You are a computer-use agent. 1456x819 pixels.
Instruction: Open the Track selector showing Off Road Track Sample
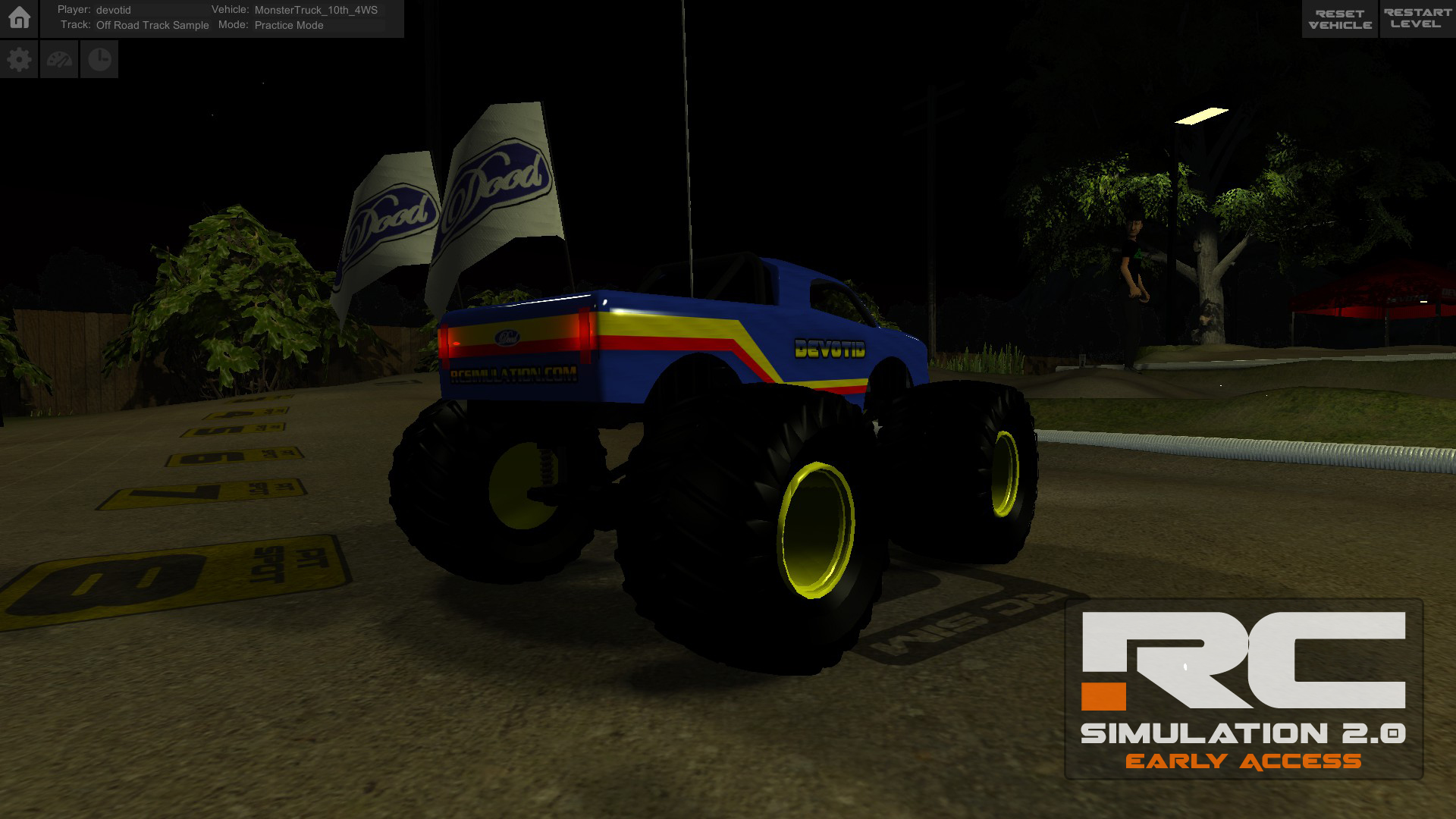[x=152, y=25]
